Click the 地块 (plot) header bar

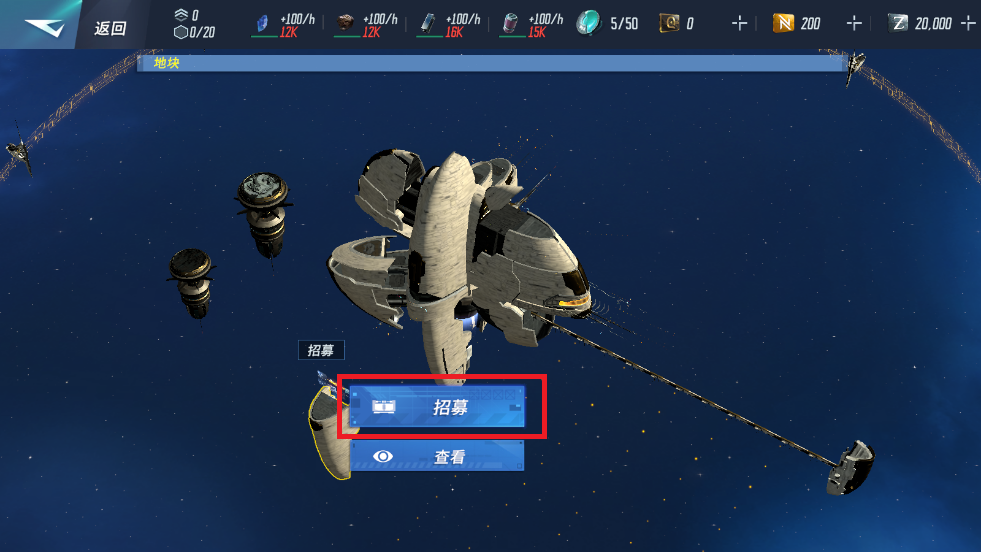pyautogui.click(x=492, y=63)
